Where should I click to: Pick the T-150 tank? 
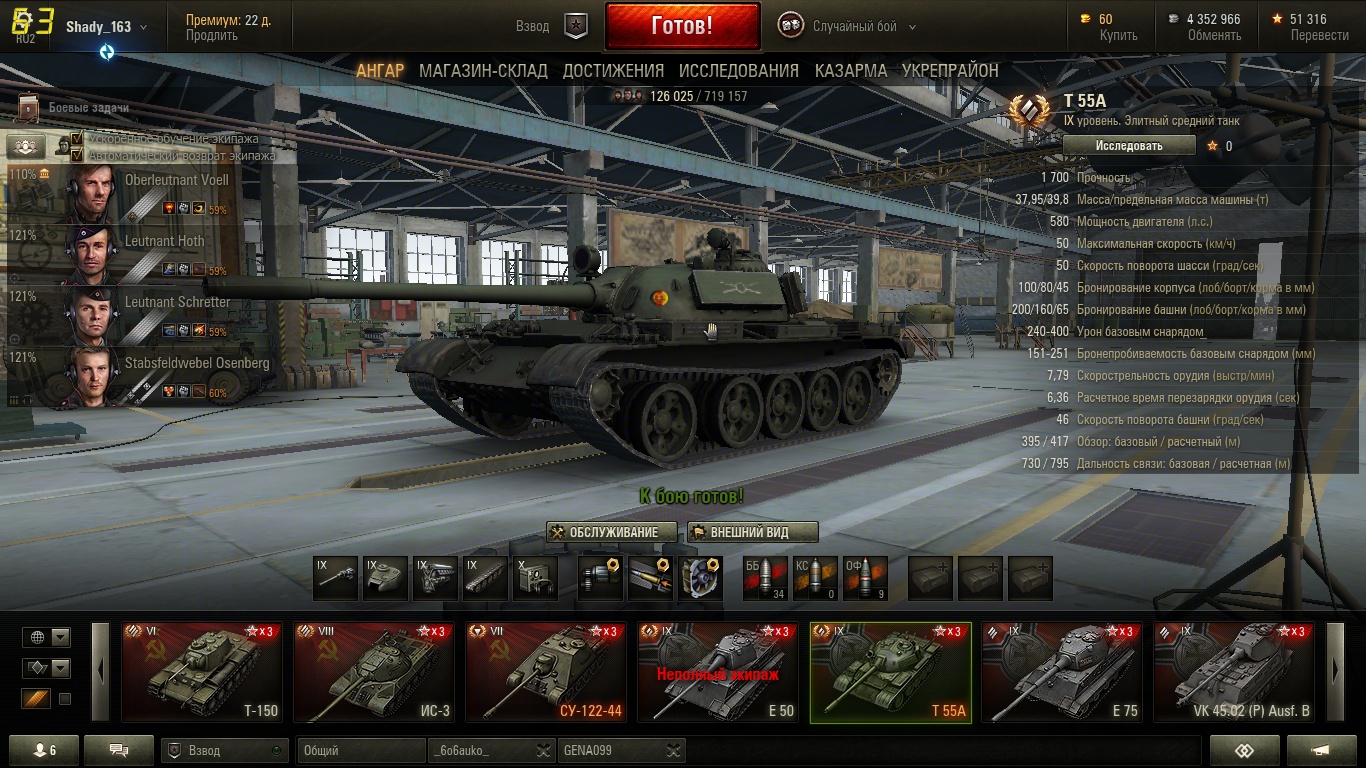click(x=202, y=672)
